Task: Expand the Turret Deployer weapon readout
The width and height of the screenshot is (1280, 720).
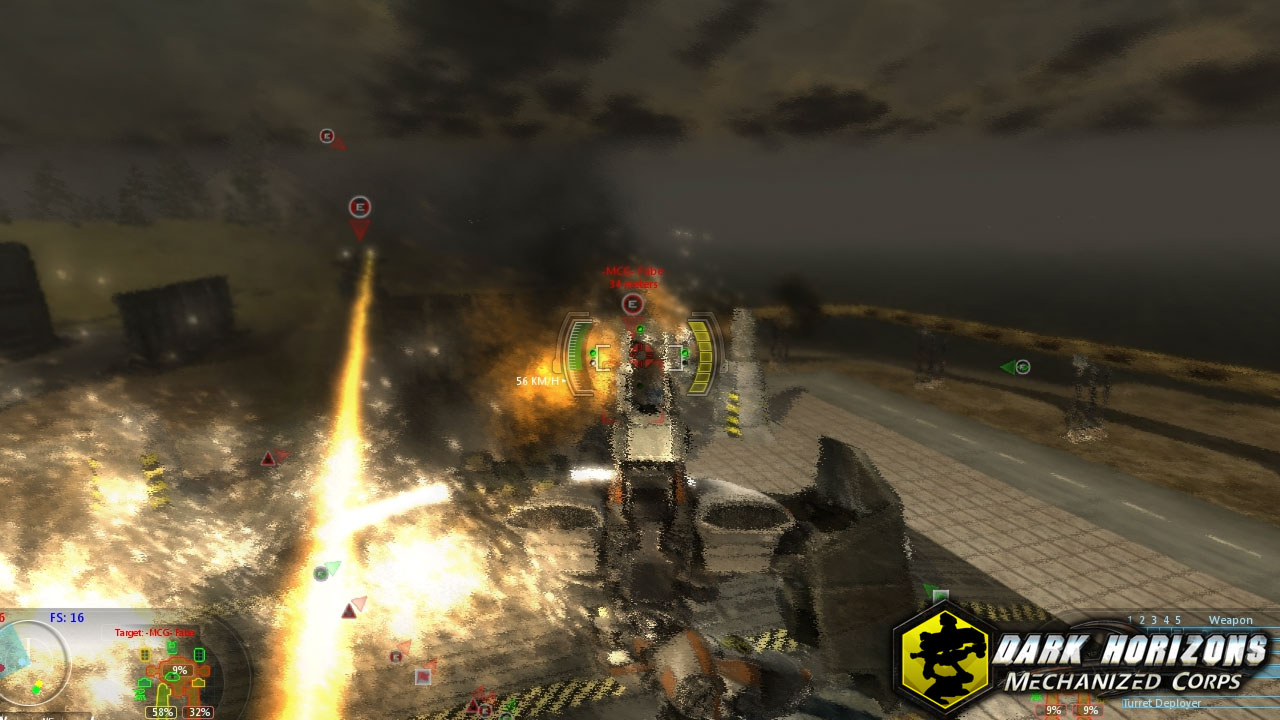Action: tap(1162, 703)
